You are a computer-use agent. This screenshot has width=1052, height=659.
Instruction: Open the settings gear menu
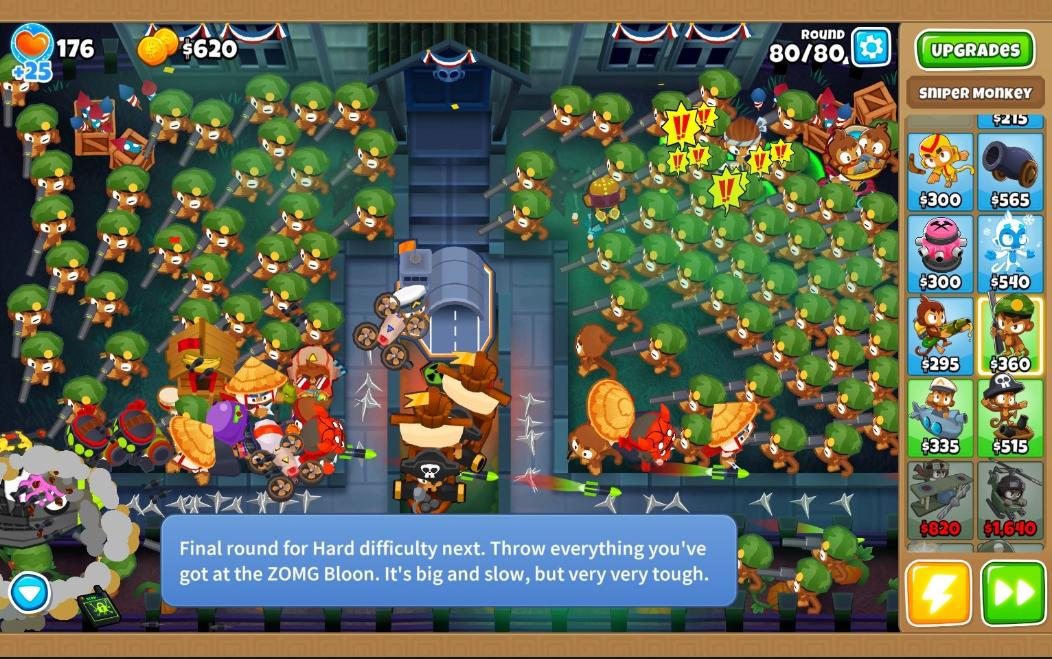point(871,46)
